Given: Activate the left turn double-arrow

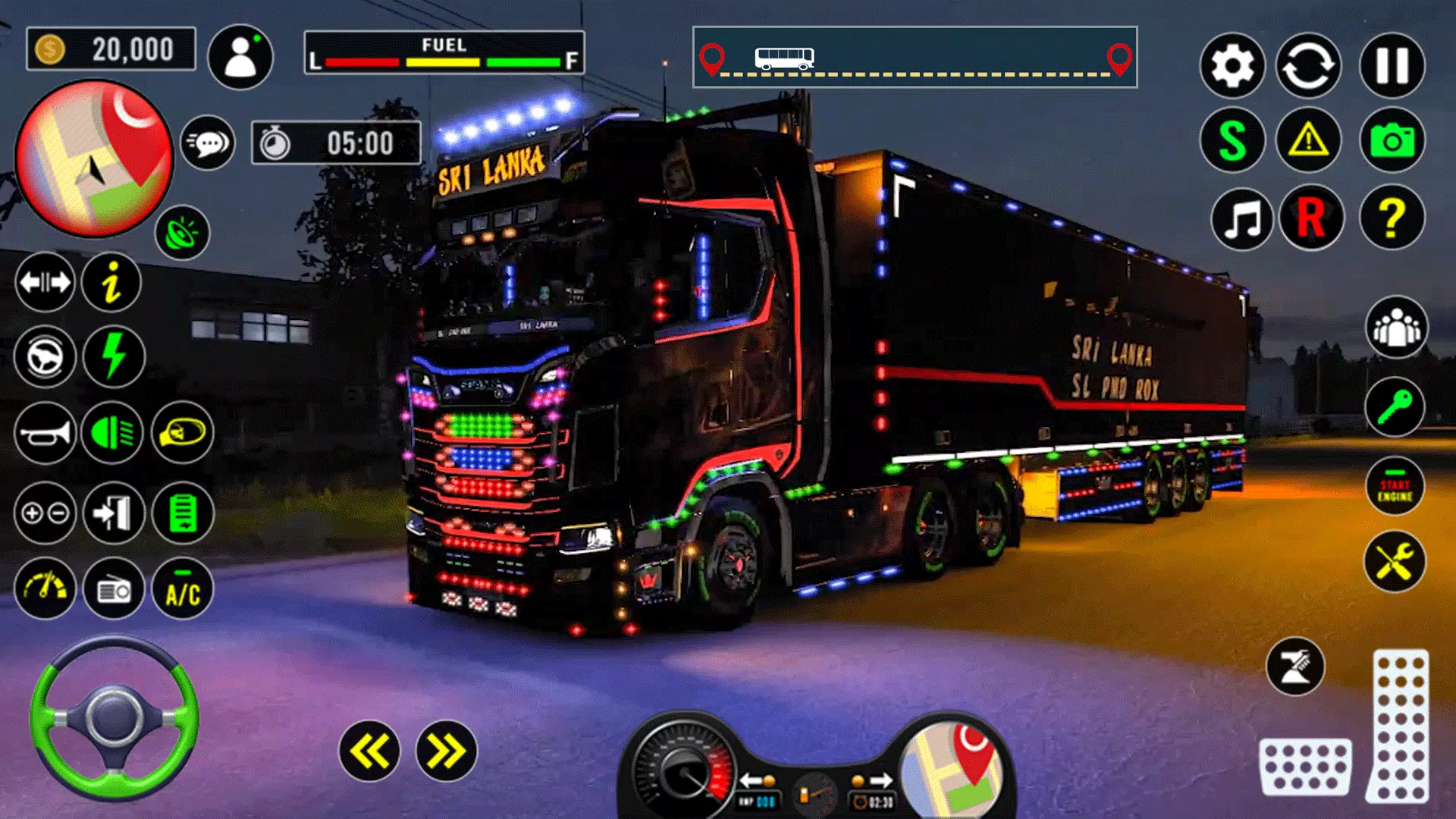Looking at the screenshot, I should [369, 752].
